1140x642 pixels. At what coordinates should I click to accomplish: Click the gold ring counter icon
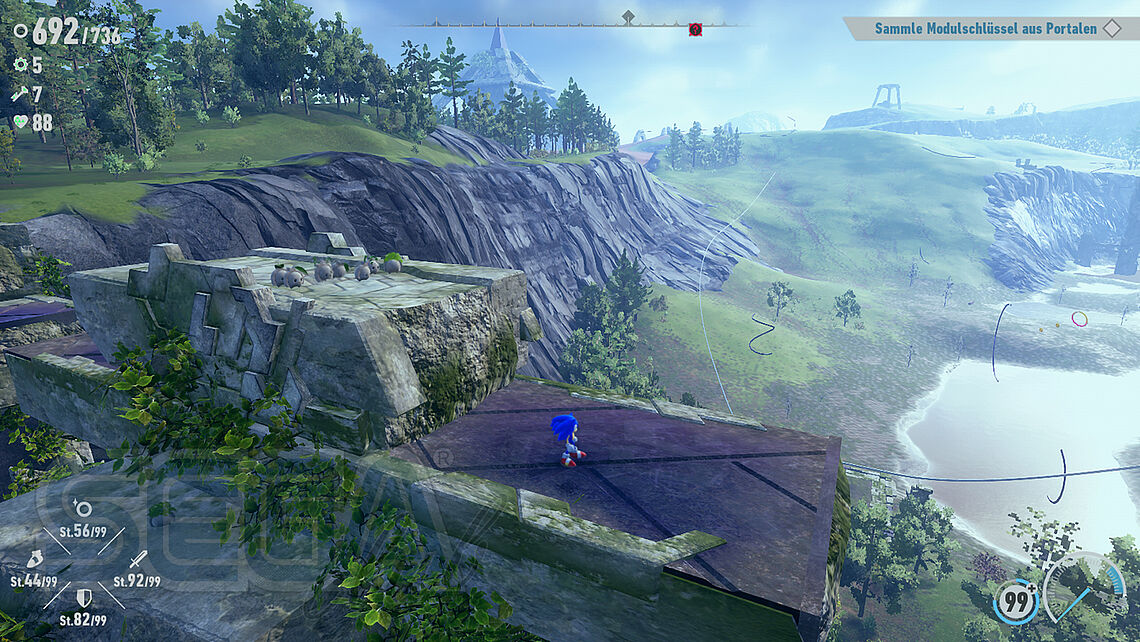(20, 32)
